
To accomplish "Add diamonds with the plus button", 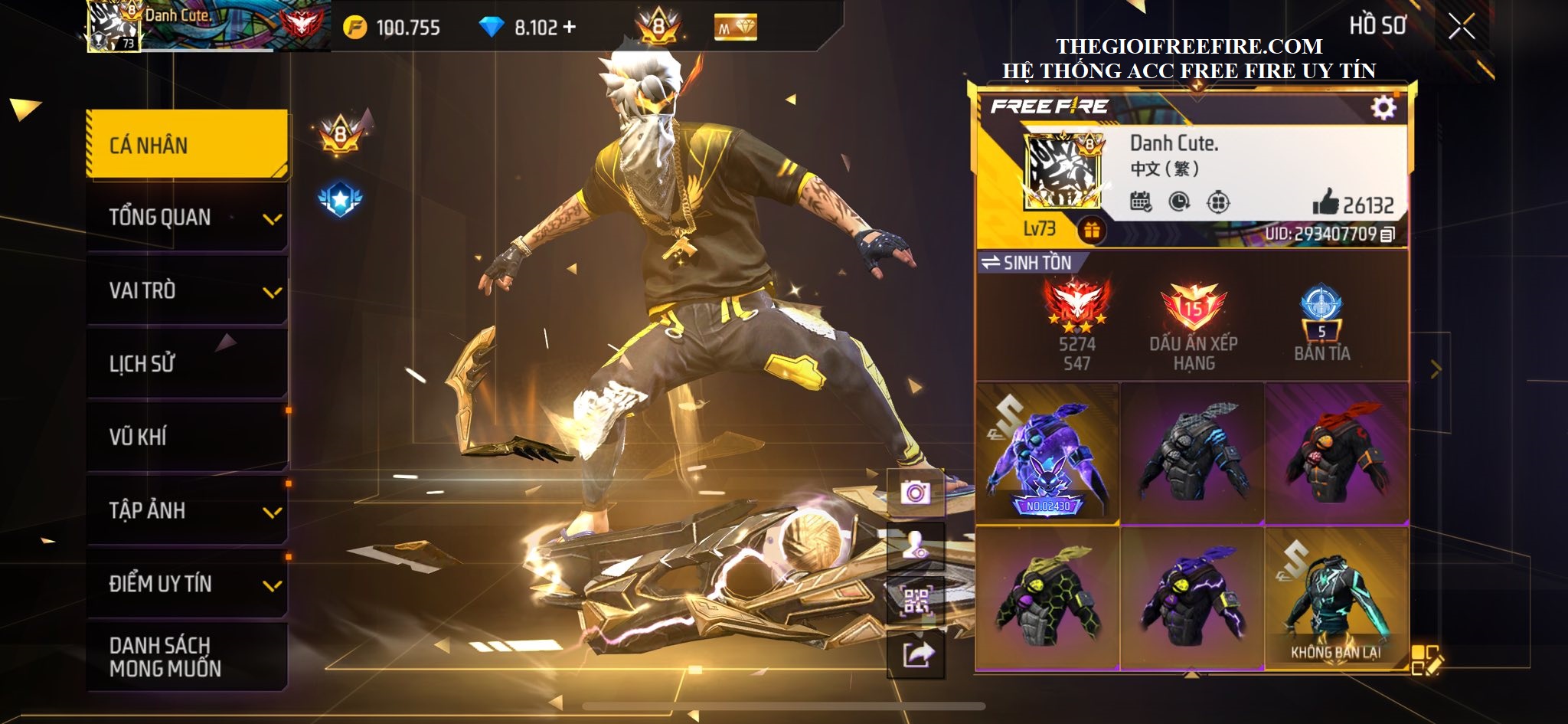I will 569,28.
